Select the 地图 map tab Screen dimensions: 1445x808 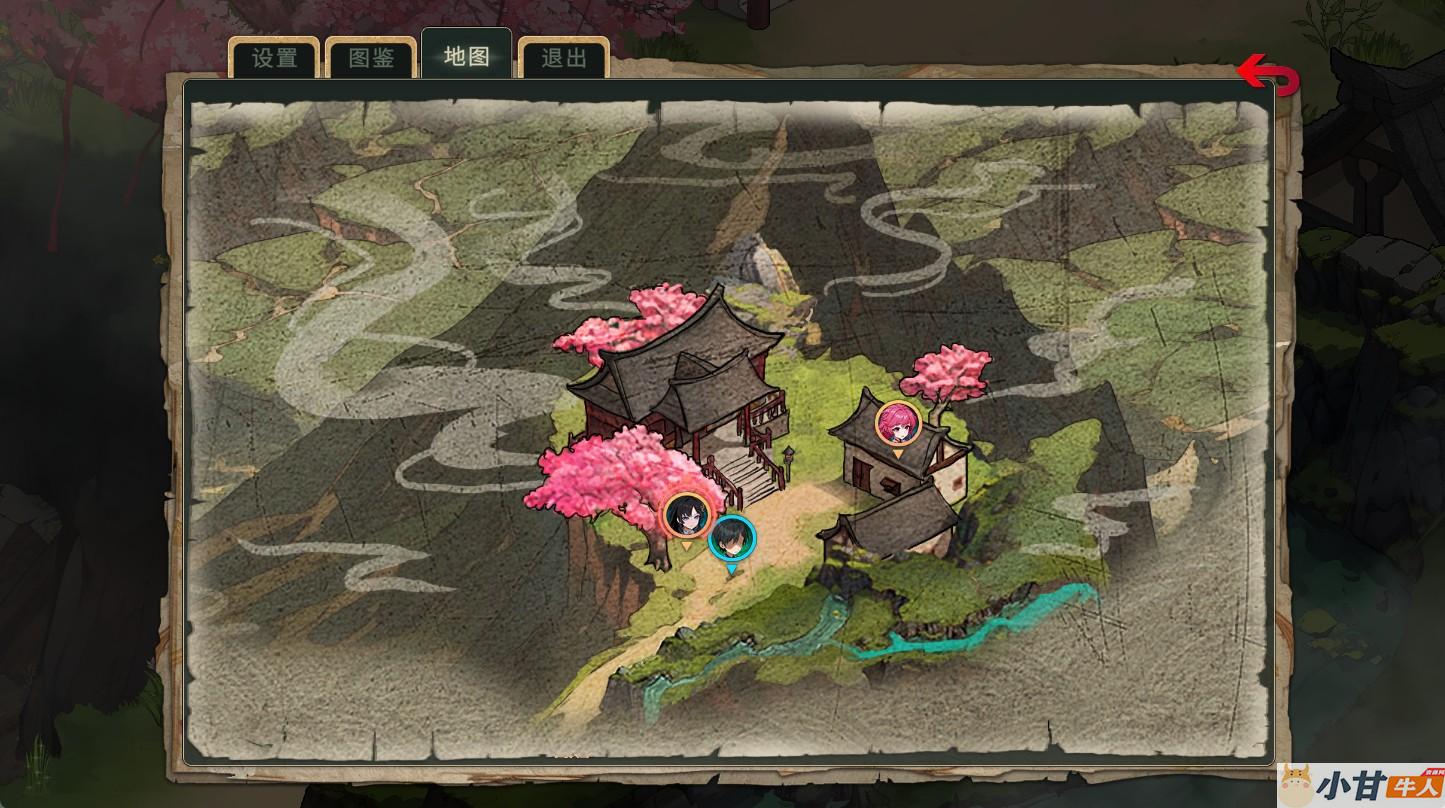point(466,56)
